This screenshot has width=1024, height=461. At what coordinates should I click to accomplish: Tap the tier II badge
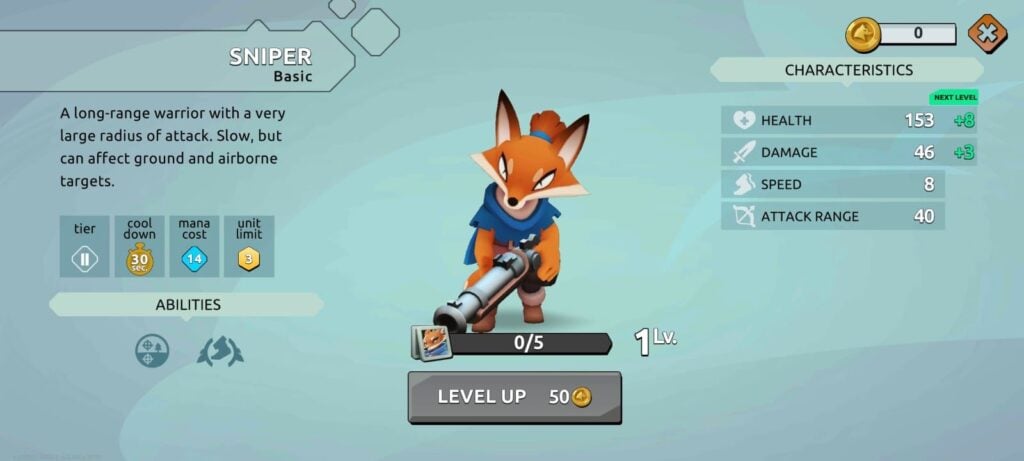84,261
